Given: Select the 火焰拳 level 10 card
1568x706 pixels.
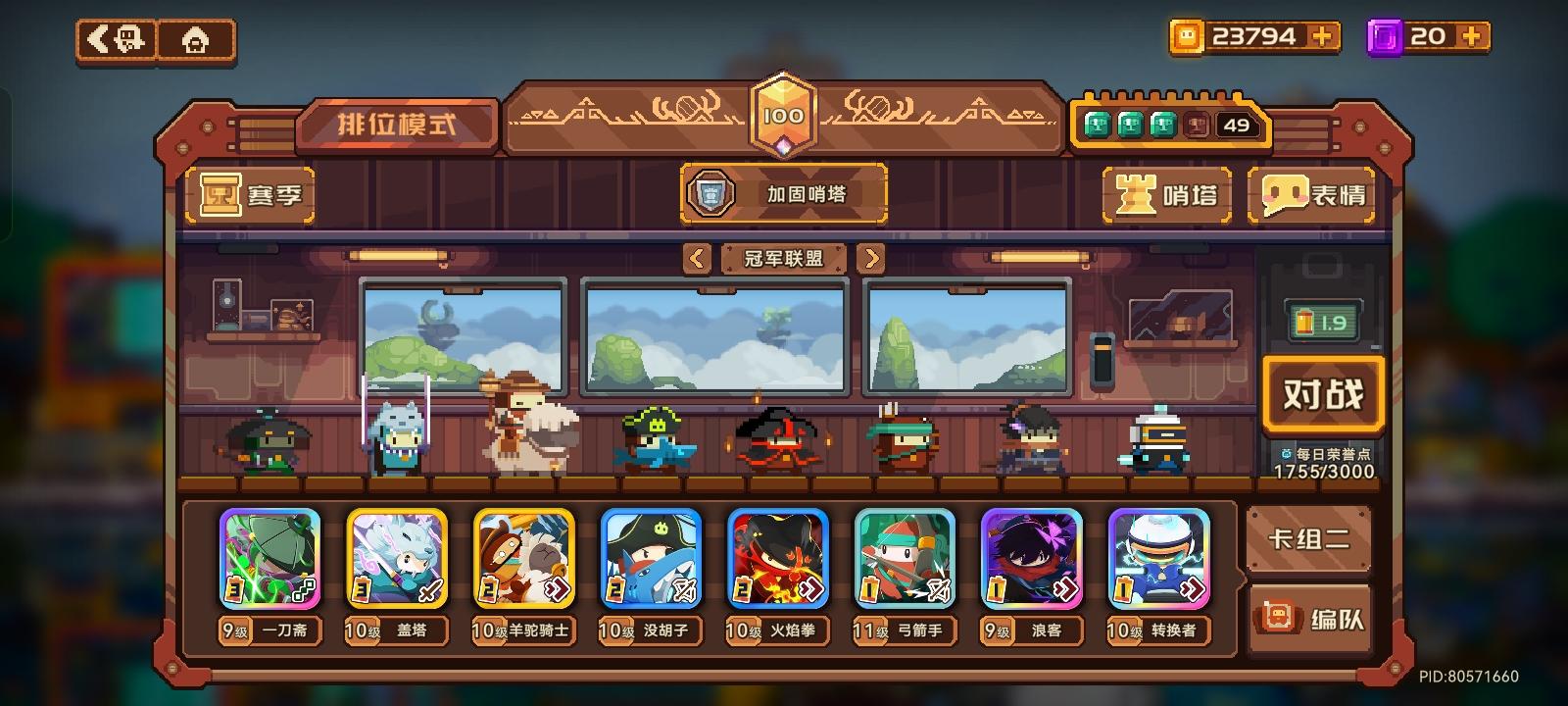Looking at the screenshot, I should pos(777,559).
